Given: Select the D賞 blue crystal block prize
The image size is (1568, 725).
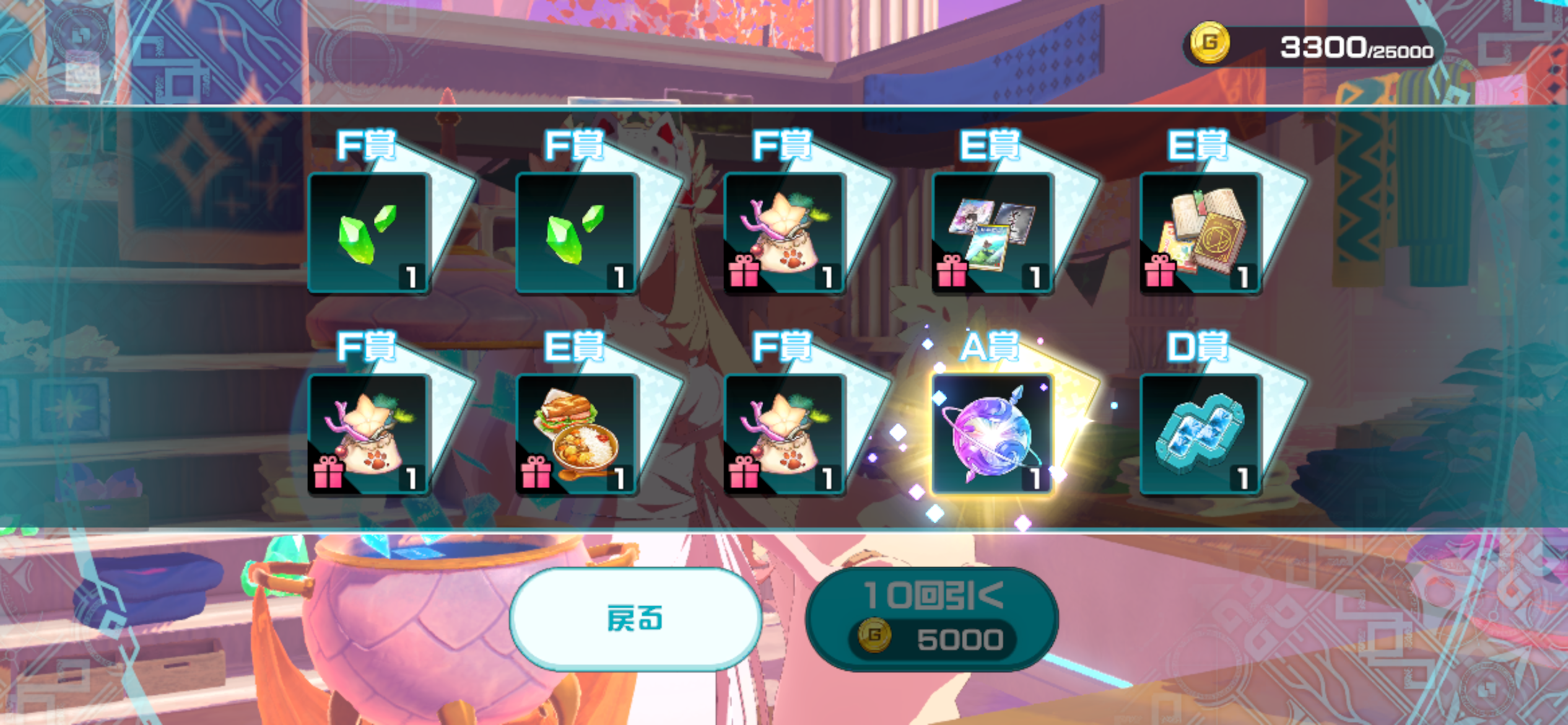Looking at the screenshot, I should tap(1200, 434).
